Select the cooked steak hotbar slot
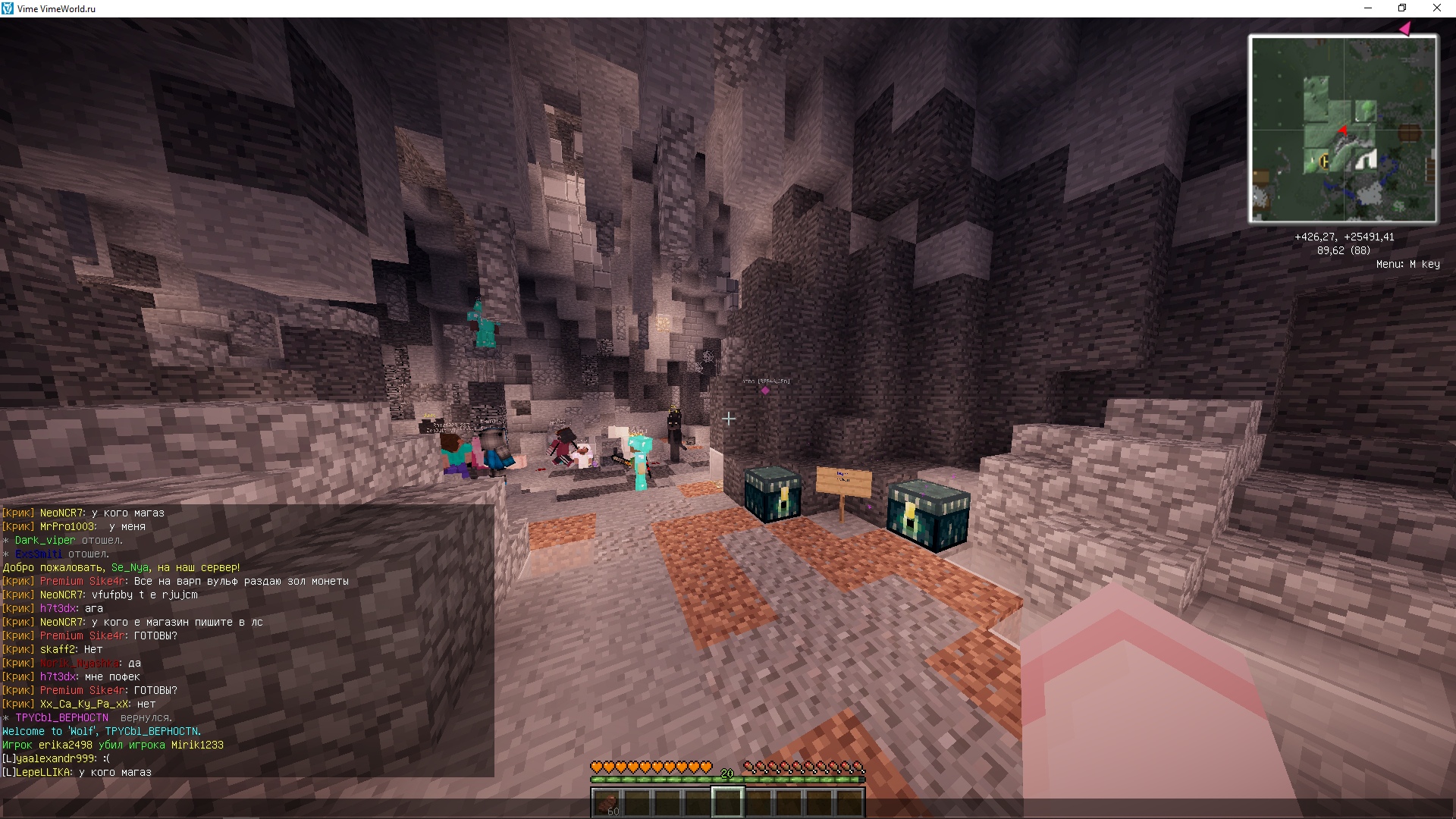The width and height of the screenshot is (1456, 819). 607,802
